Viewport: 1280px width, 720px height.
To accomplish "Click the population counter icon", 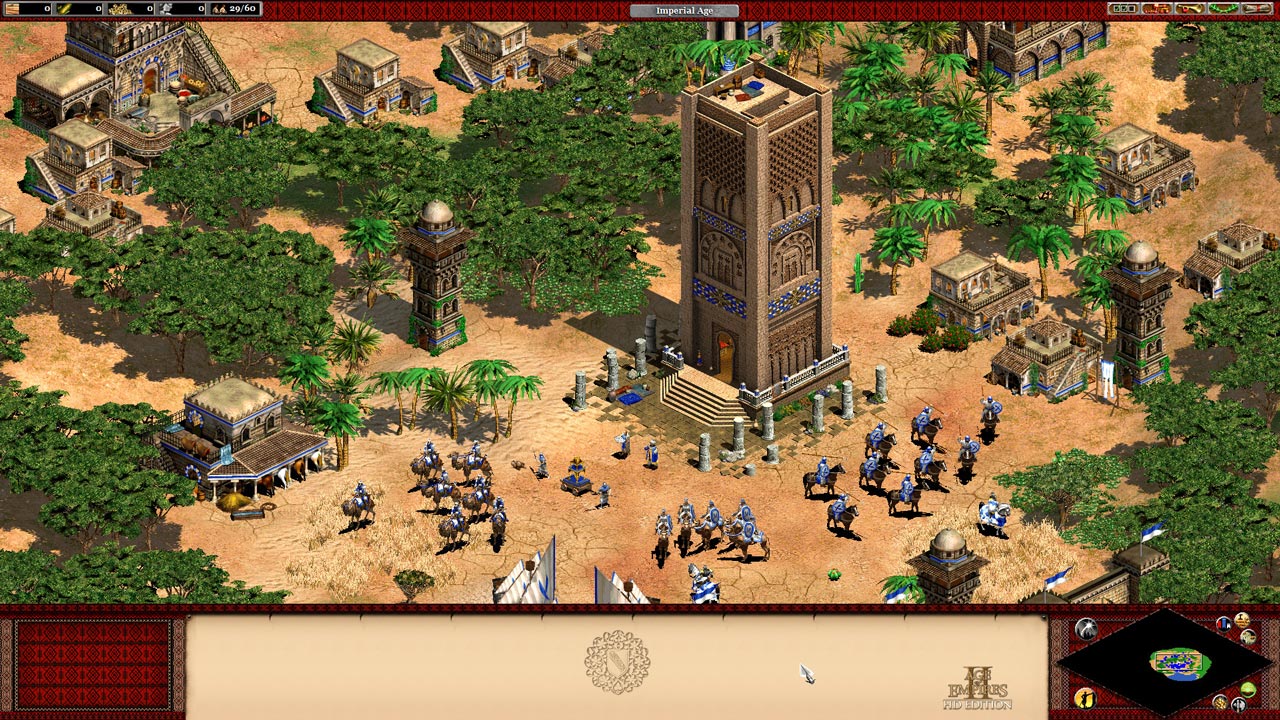I will tap(218, 9).
